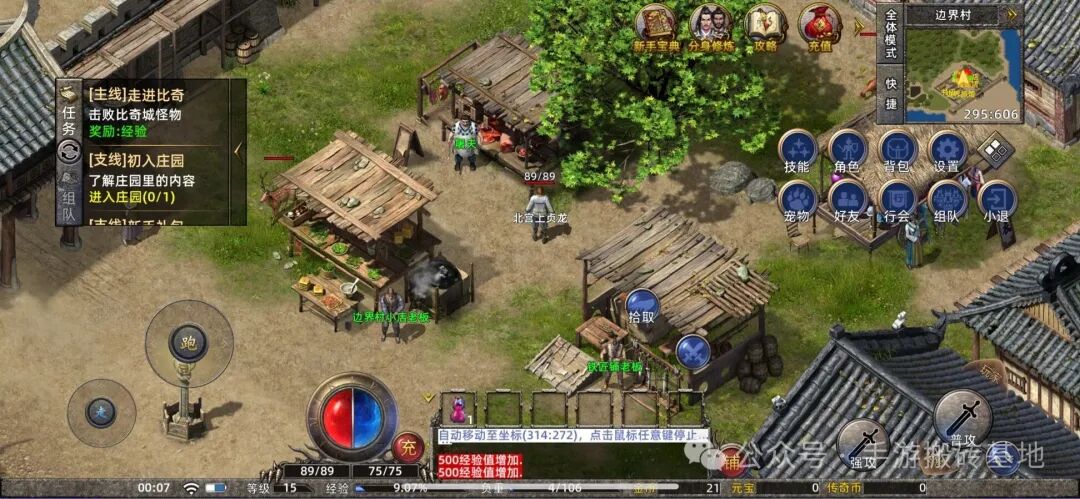Open the 宠物 pet menu
1080x499 pixels.
[x=797, y=199]
